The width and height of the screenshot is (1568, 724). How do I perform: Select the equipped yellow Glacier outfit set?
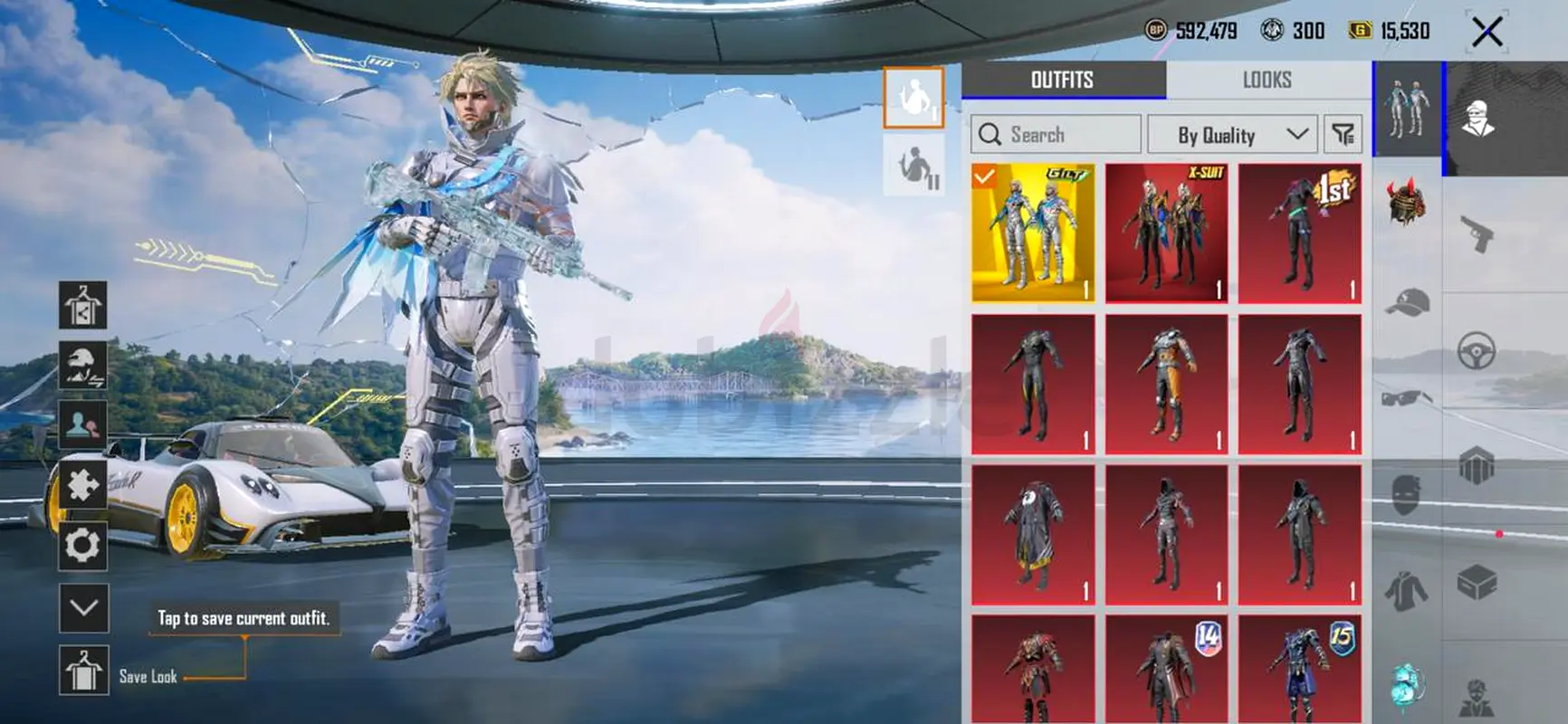tap(1033, 233)
